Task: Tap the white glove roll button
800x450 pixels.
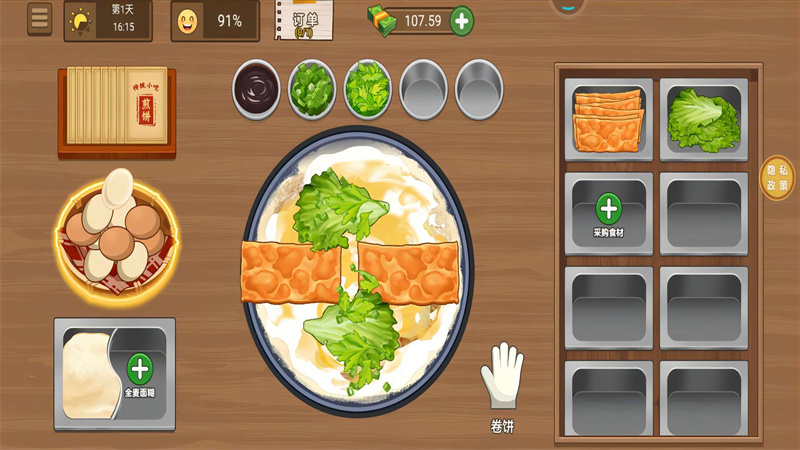Action: 502,379
